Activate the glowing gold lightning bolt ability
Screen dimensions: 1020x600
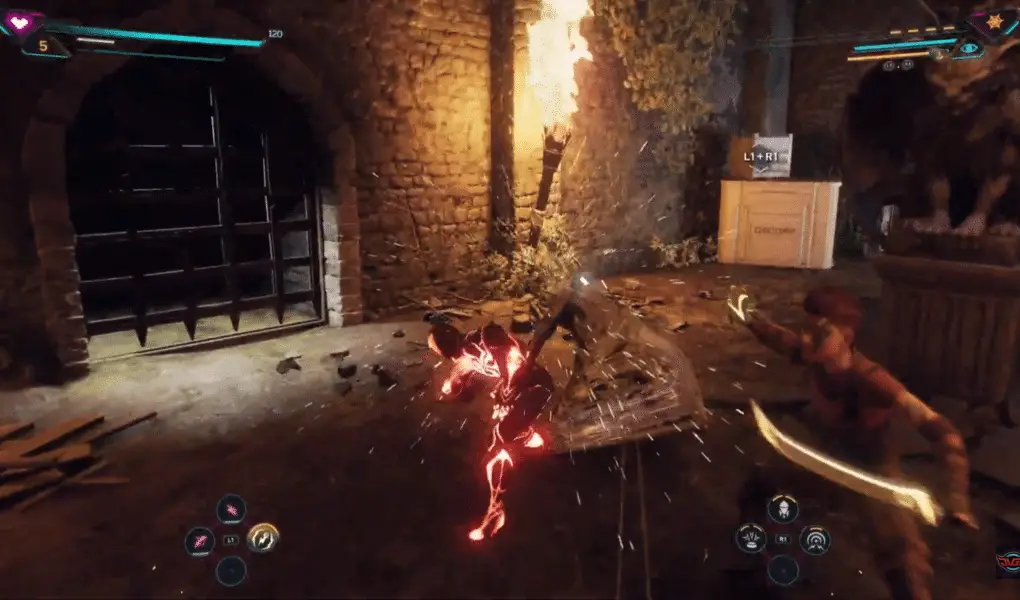click(x=263, y=538)
